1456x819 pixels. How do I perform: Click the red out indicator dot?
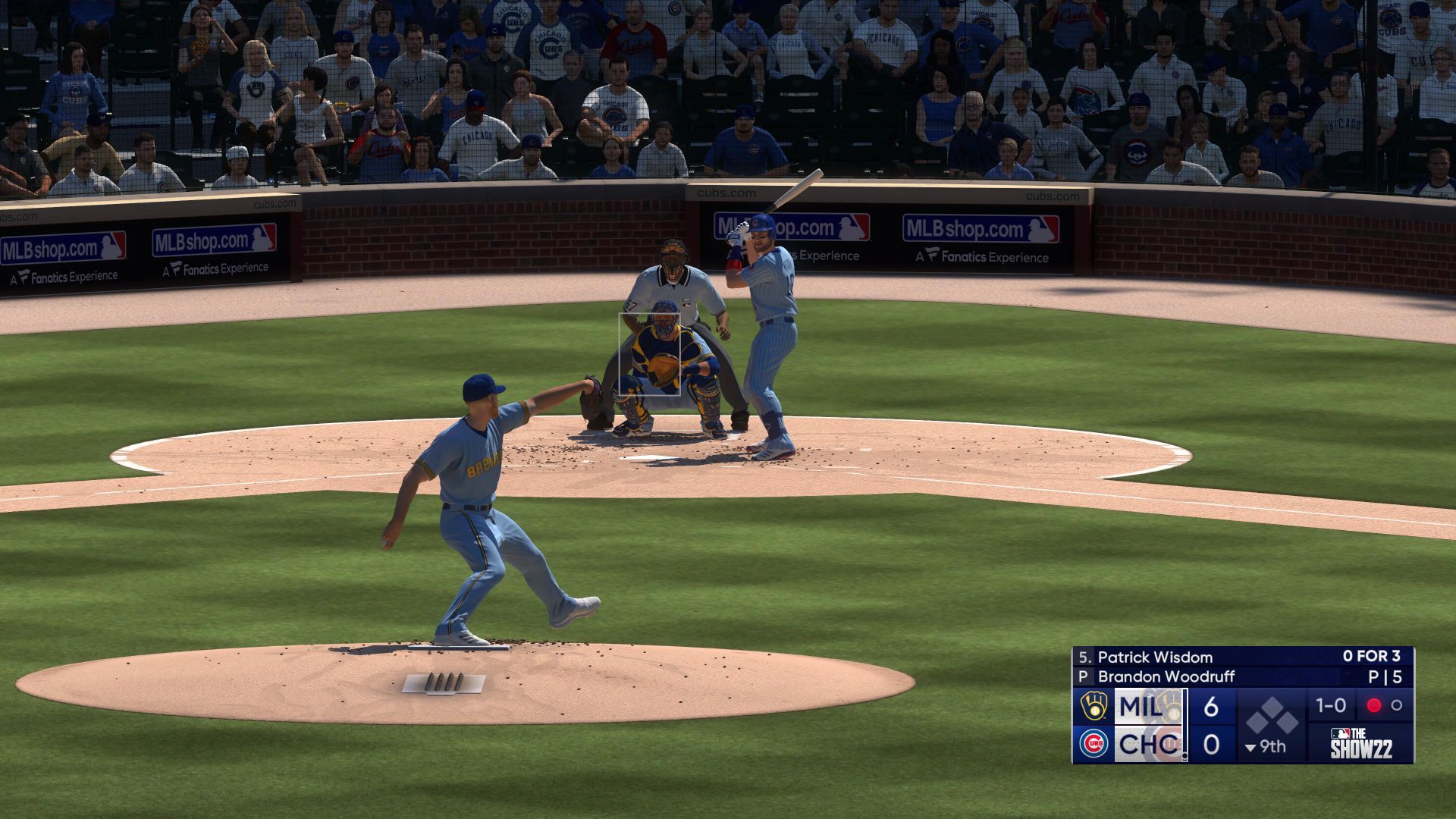point(1373,705)
